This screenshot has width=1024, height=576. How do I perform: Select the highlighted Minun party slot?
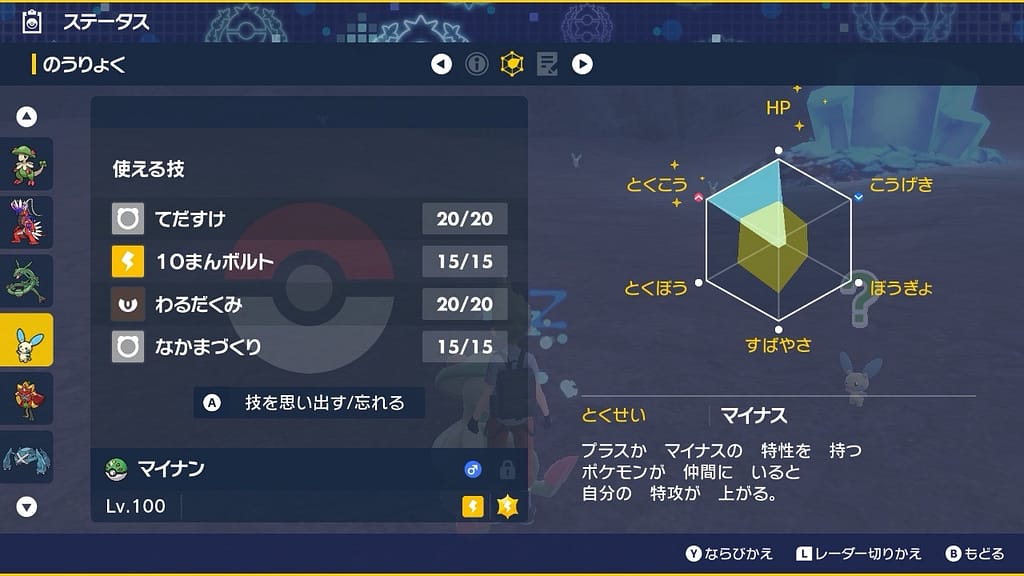(26, 340)
